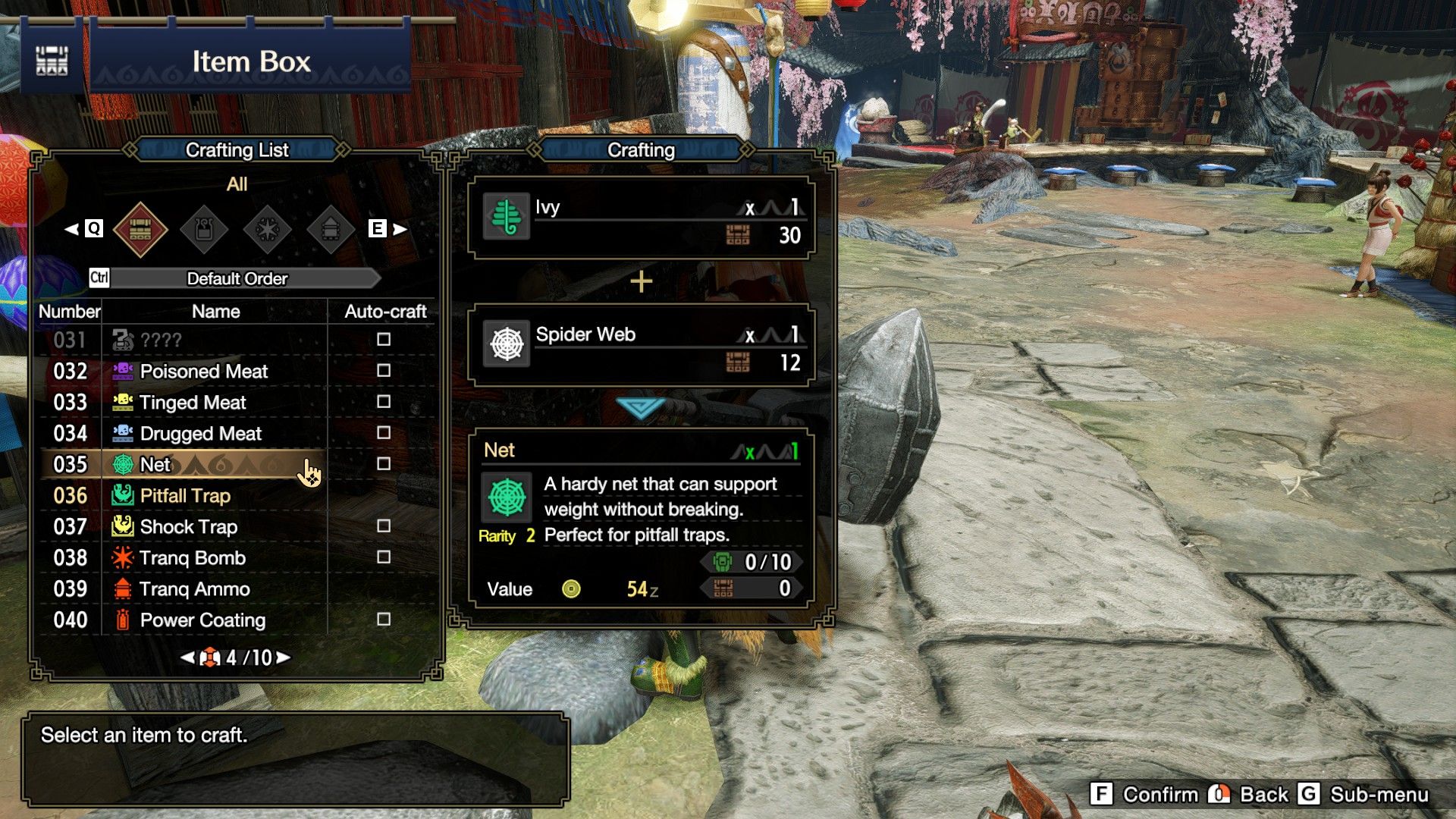Change the Default Order sorting
This screenshot has width=1456, height=819.
click(237, 278)
